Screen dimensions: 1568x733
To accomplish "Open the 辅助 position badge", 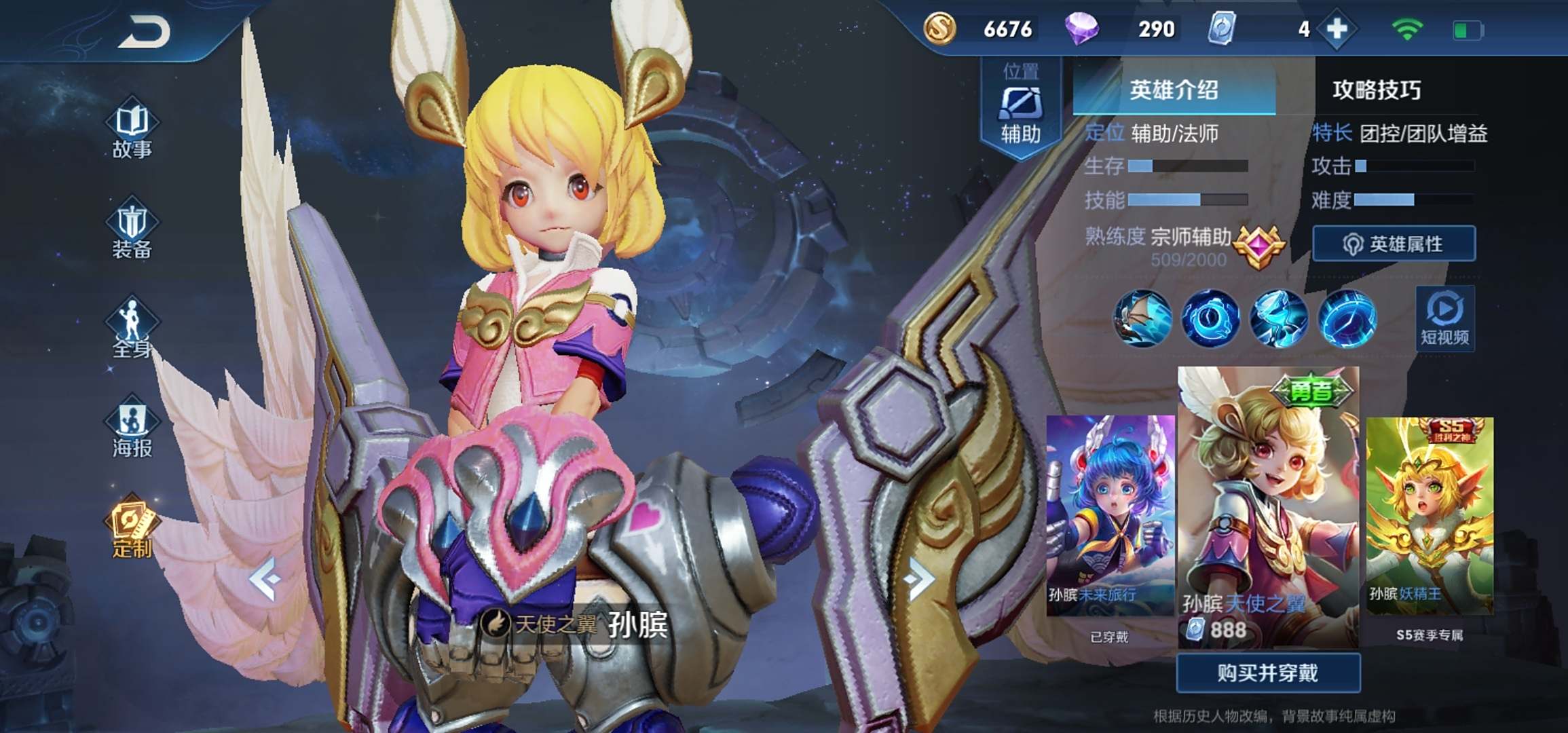I will 1020,109.
